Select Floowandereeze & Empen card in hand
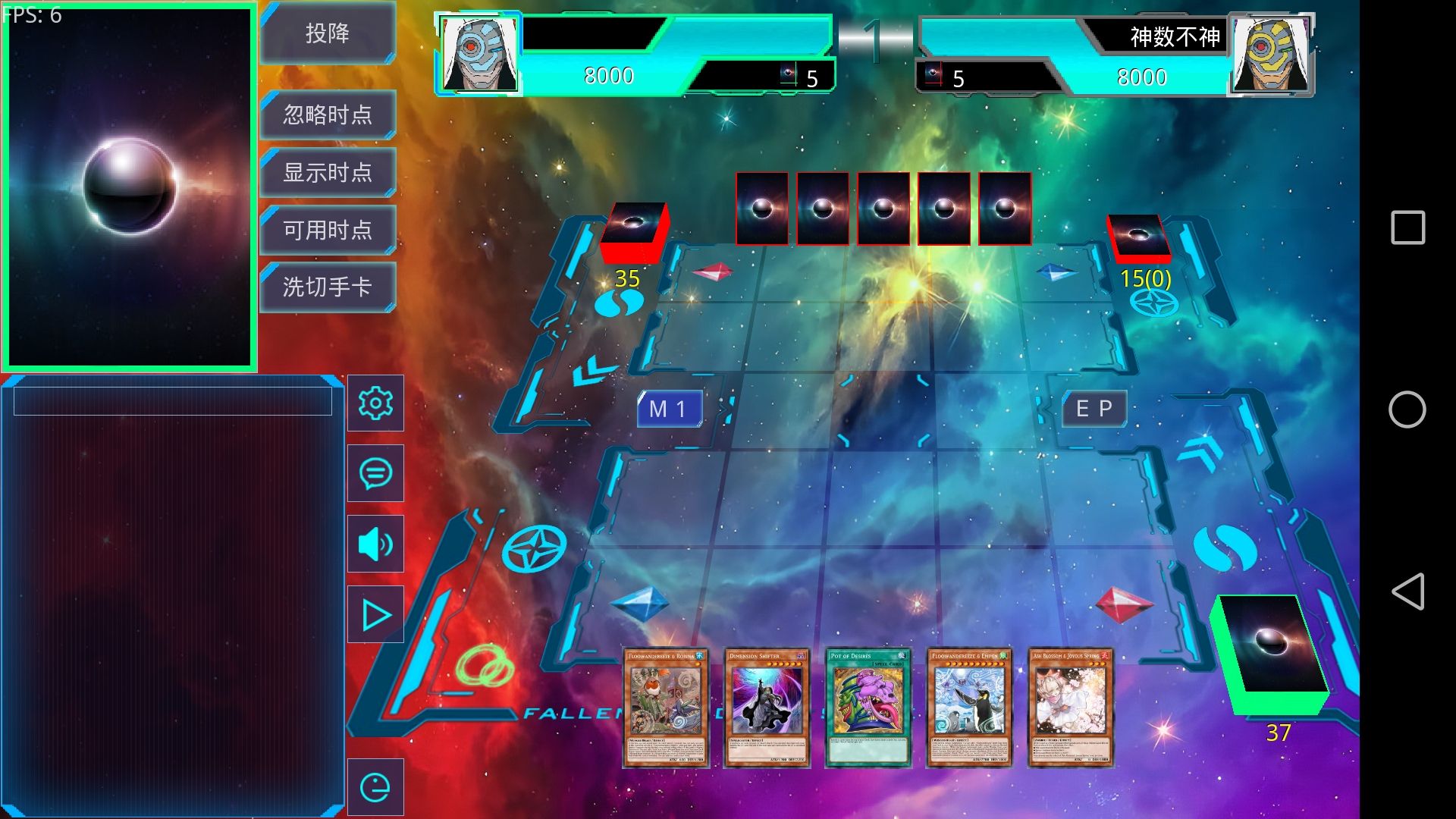The width and height of the screenshot is (1456, 819). (x=969, y=707)
